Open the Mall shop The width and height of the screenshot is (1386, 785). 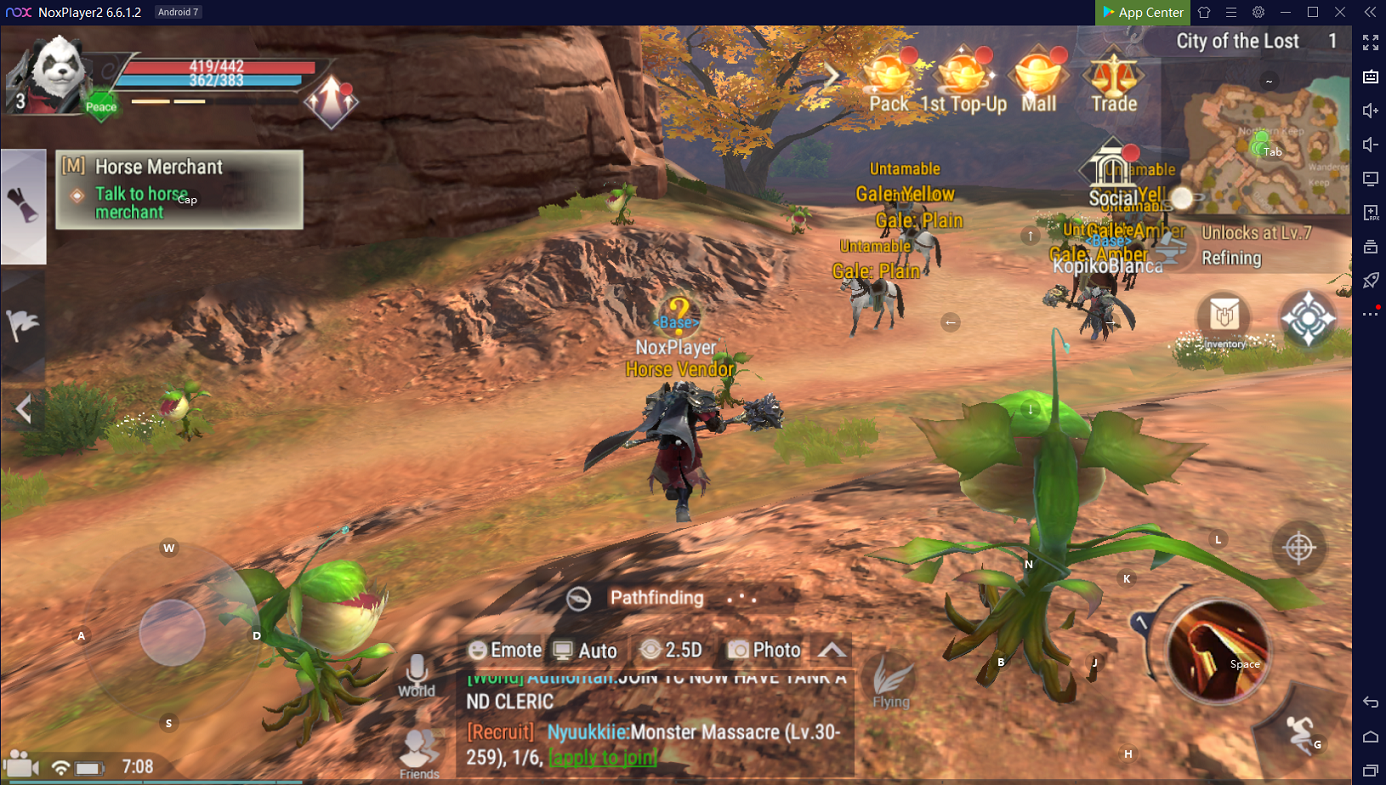coord(1038,79)
